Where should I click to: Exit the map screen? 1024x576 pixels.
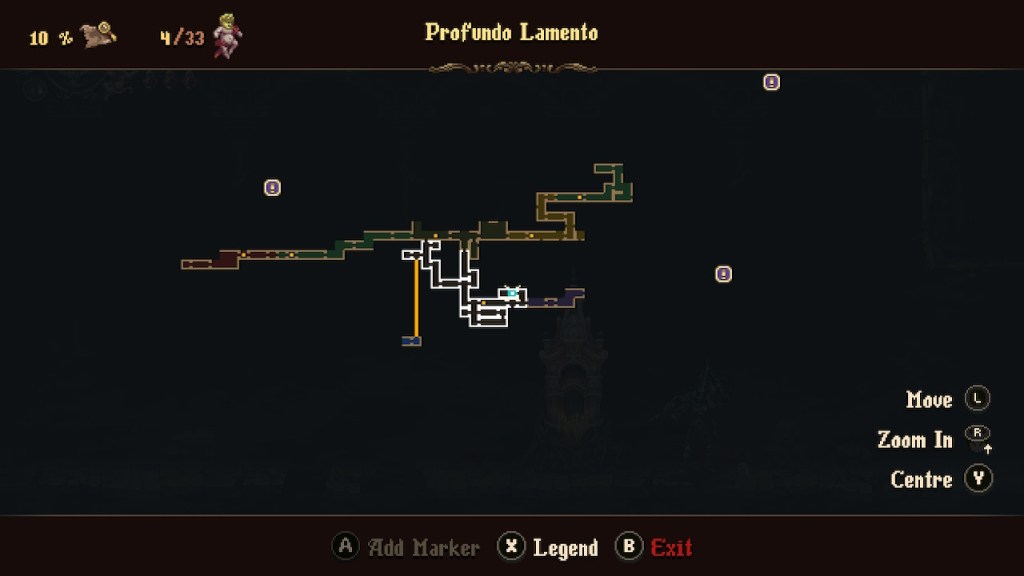coord(655,547)
